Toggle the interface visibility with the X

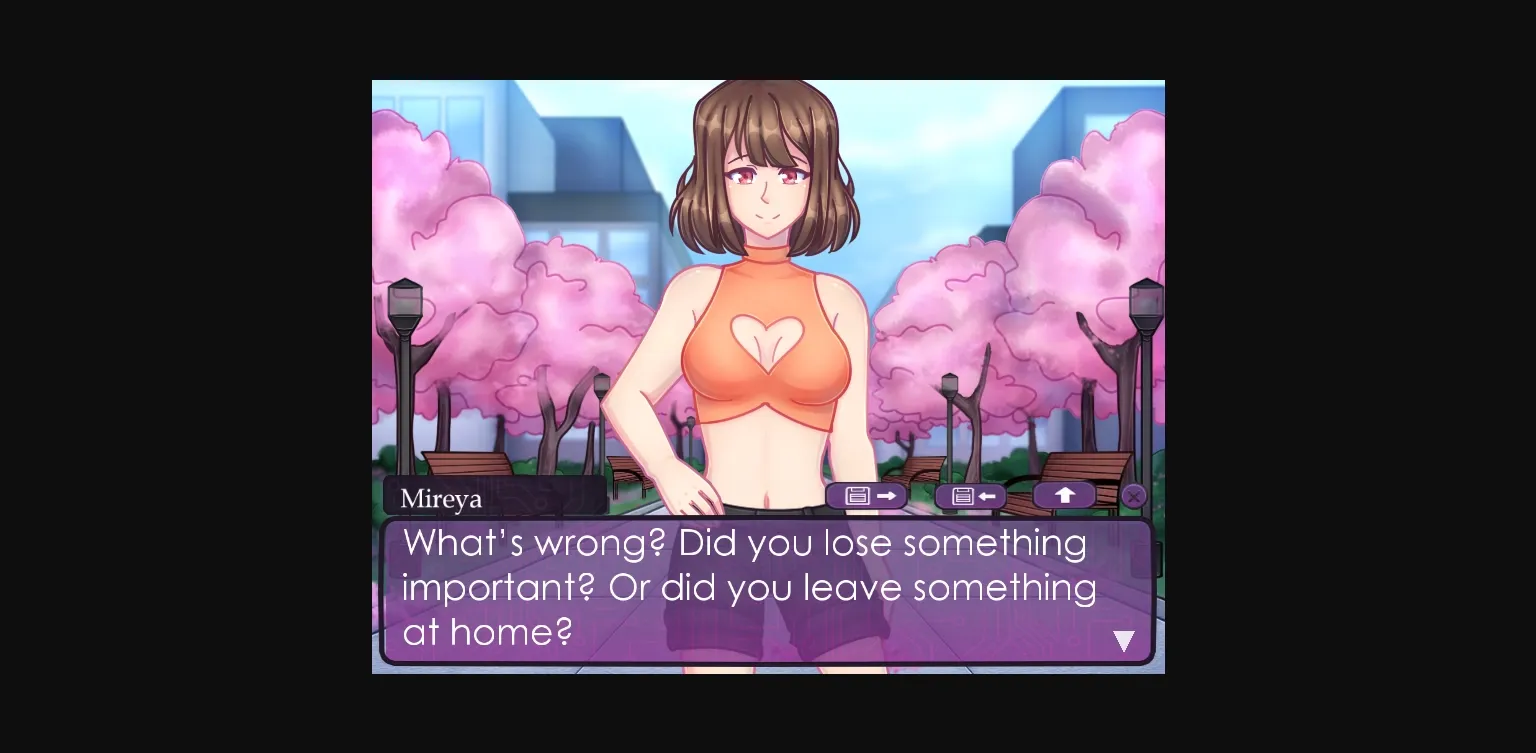pos(1134,496)
